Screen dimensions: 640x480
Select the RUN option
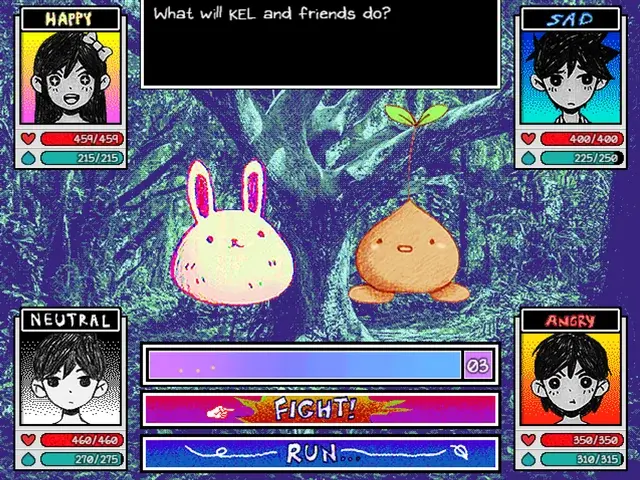[320, 453]
